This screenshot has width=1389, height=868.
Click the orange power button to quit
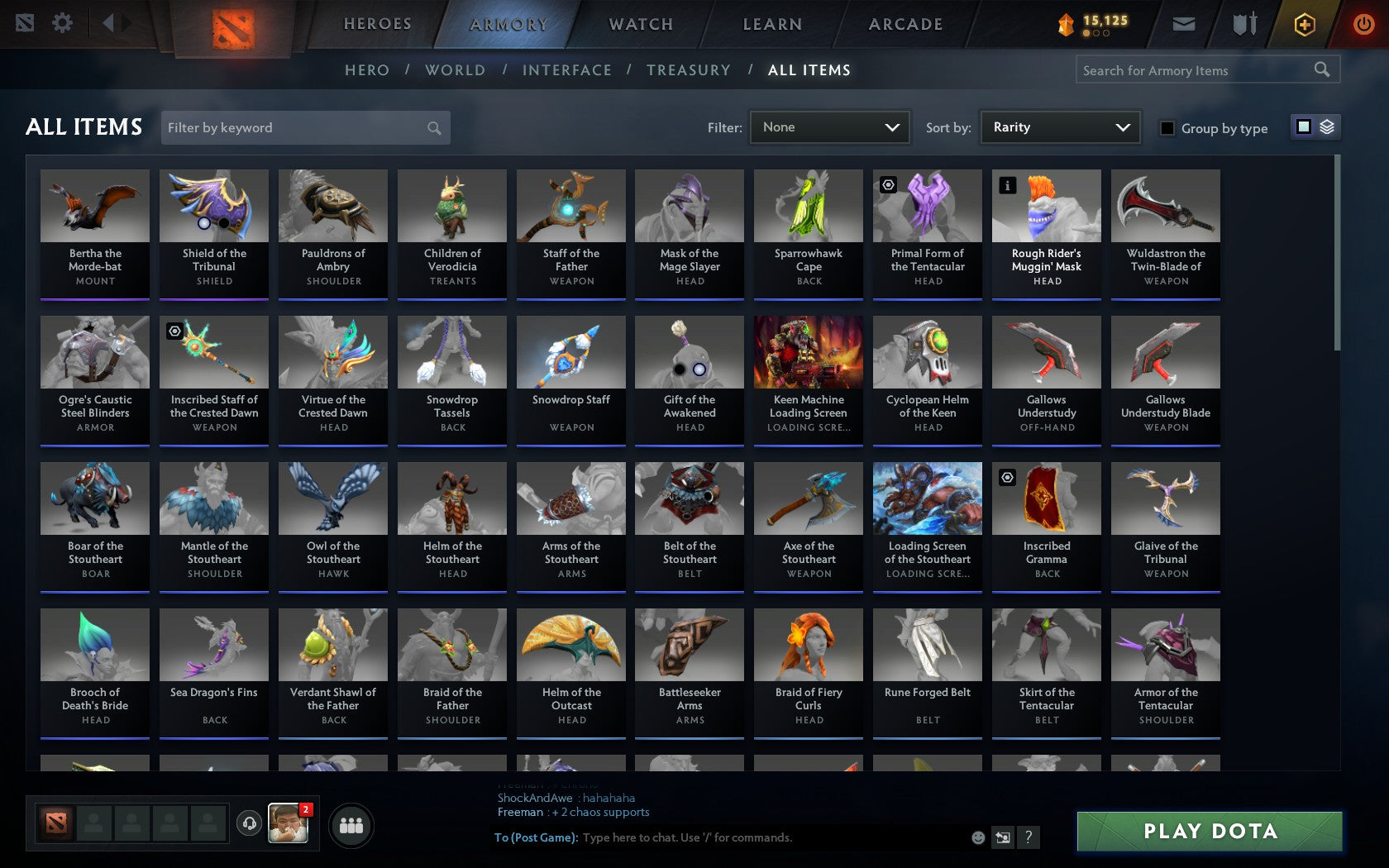pyautogui.click(x=1363, y=23)
